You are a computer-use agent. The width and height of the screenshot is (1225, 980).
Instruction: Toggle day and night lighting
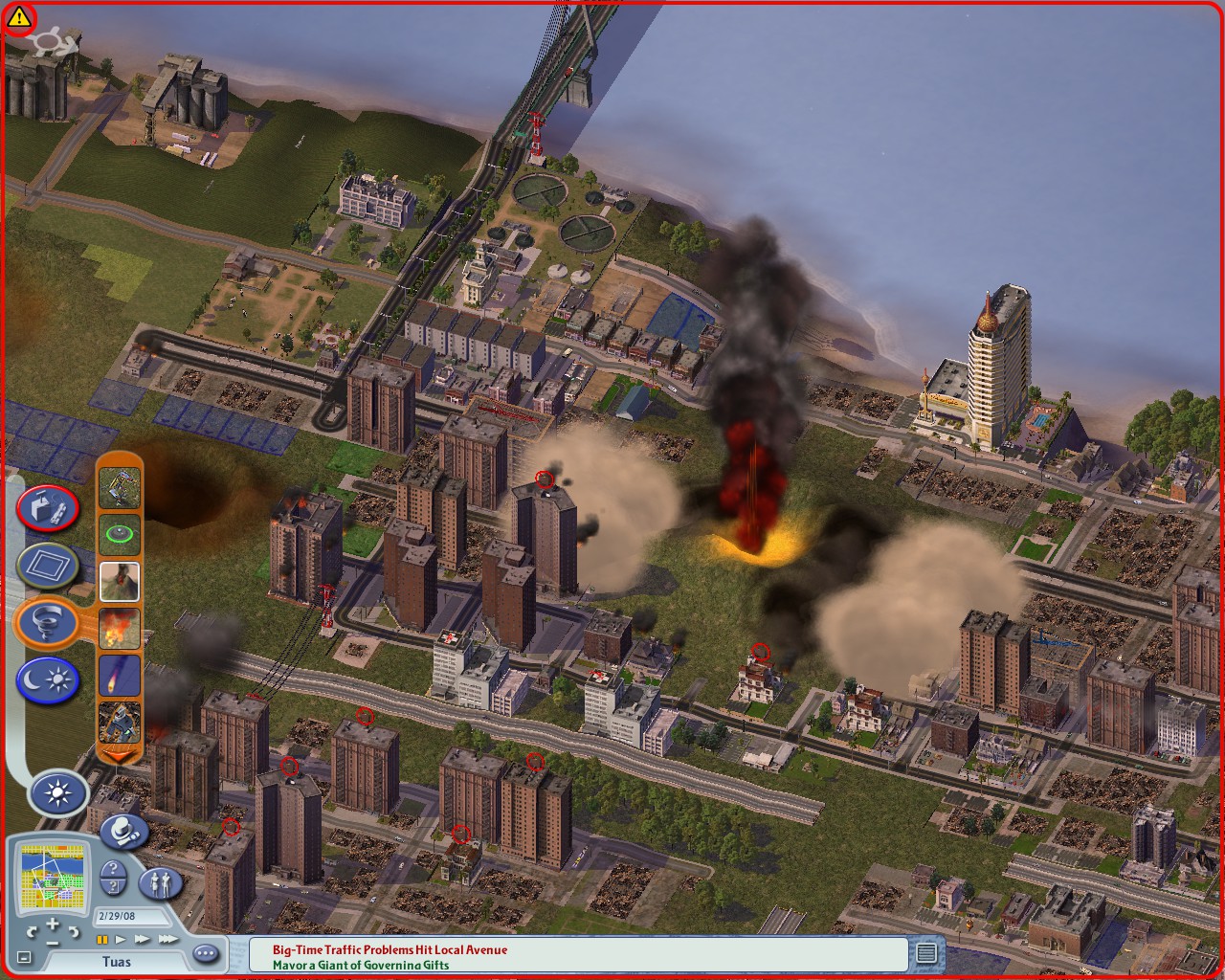[49, 678]
